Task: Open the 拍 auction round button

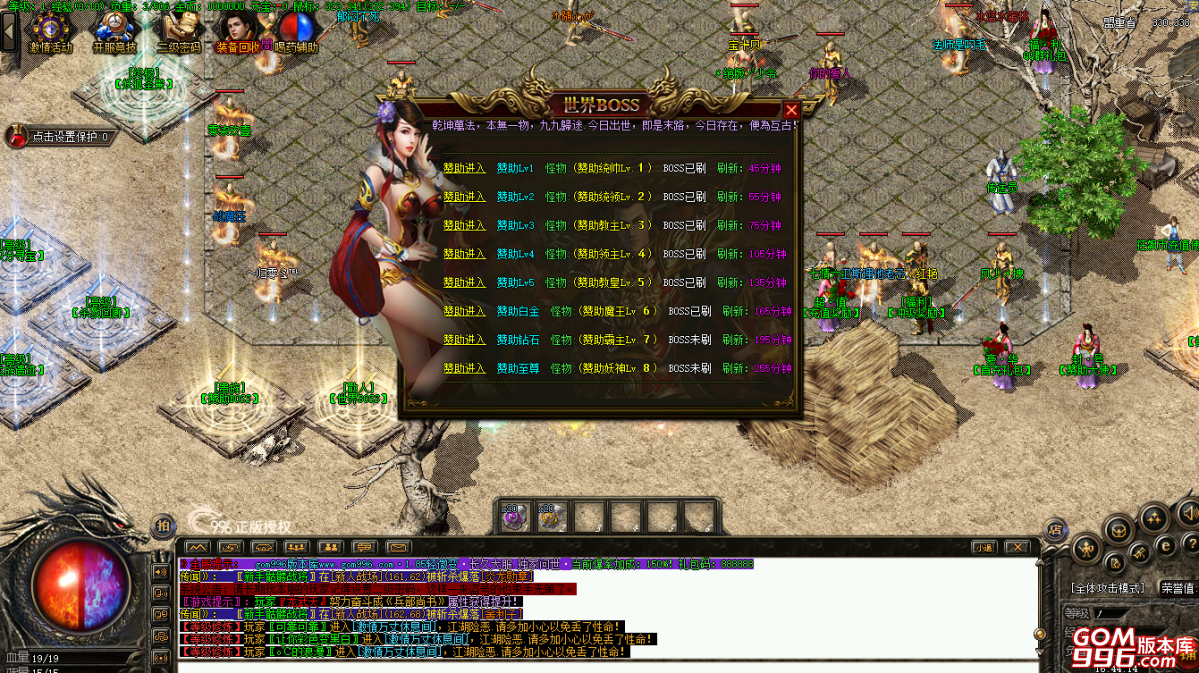Action: point(162,526)
